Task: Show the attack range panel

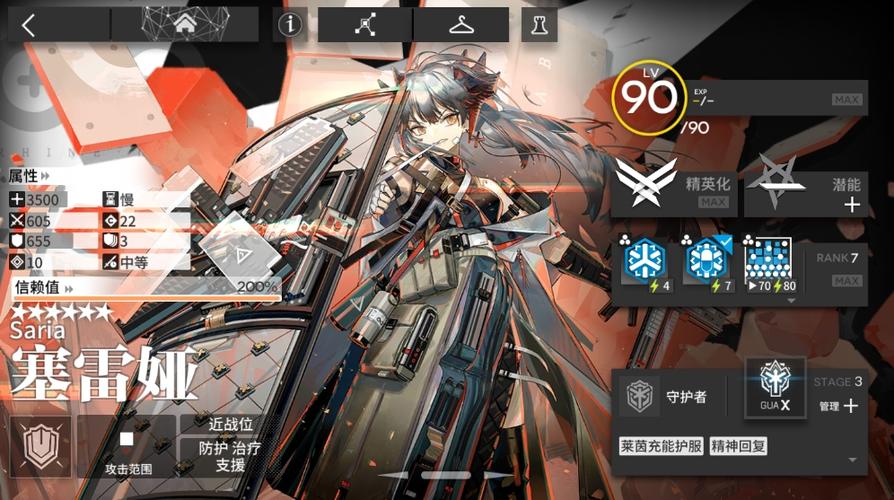Action: 126,447
